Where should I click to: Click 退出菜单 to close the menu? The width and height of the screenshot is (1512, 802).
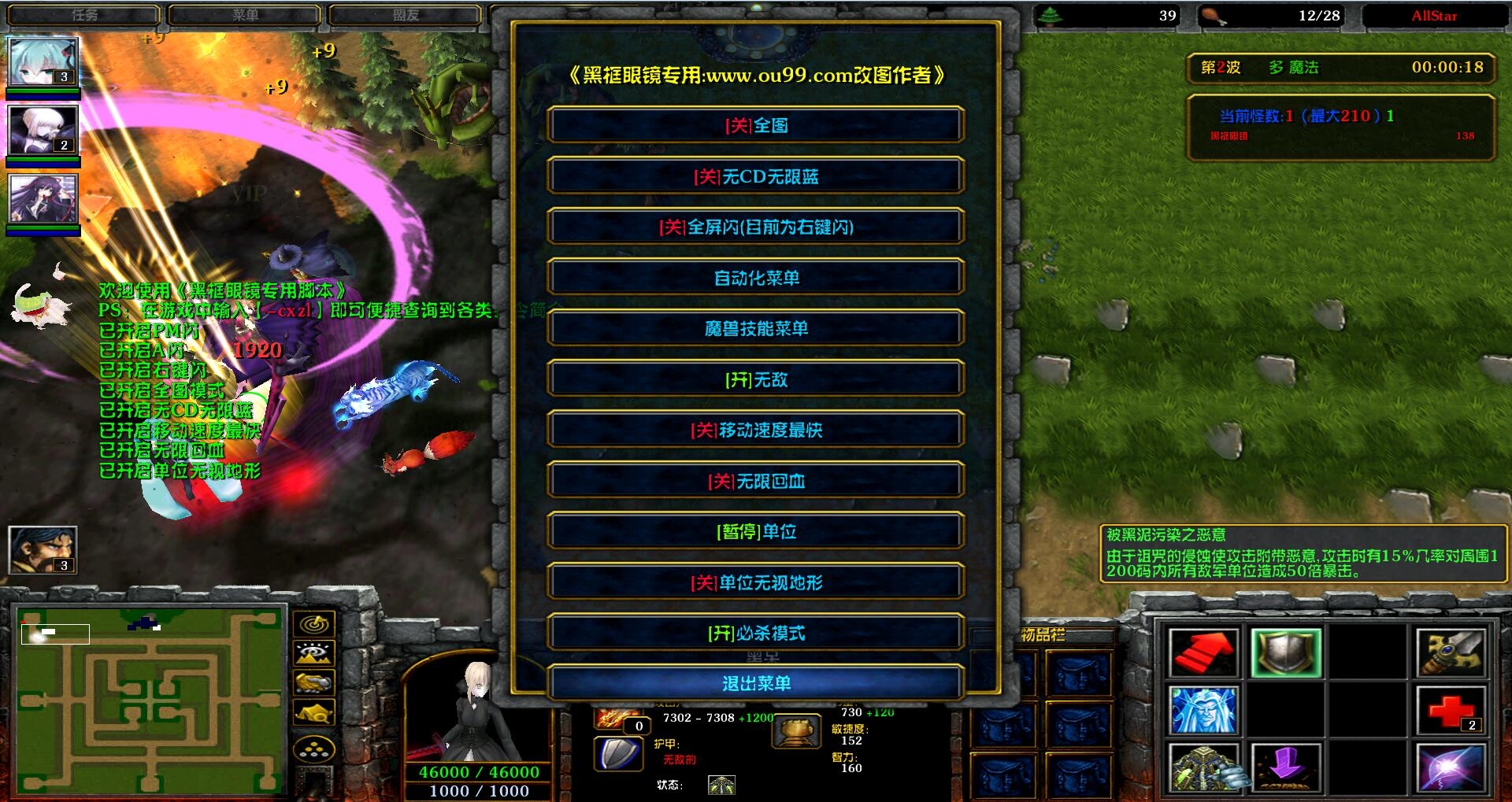[x=756, y=683]
